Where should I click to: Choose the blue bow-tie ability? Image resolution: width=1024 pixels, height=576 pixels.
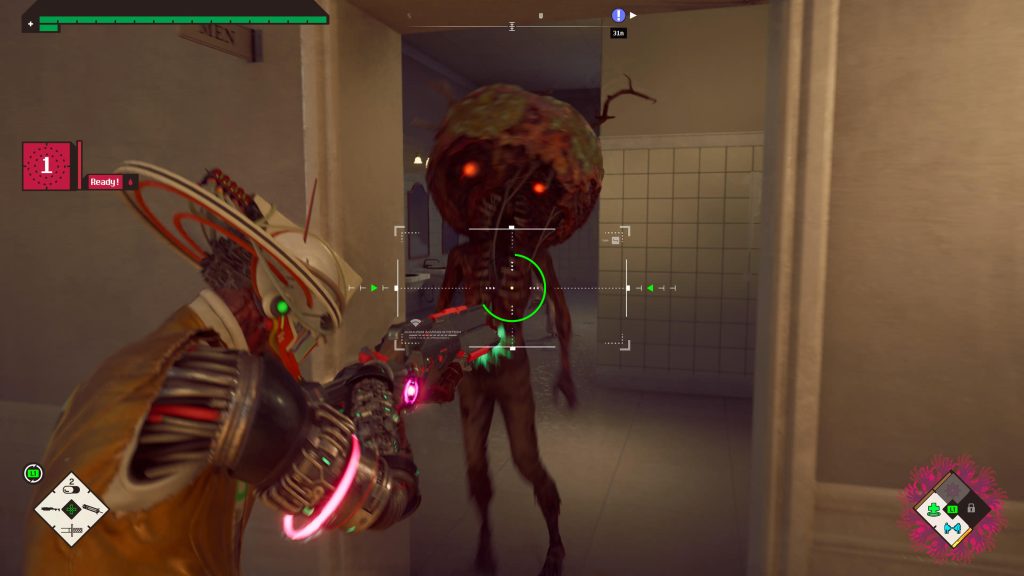pyautogui.click(x=951, y=527)
